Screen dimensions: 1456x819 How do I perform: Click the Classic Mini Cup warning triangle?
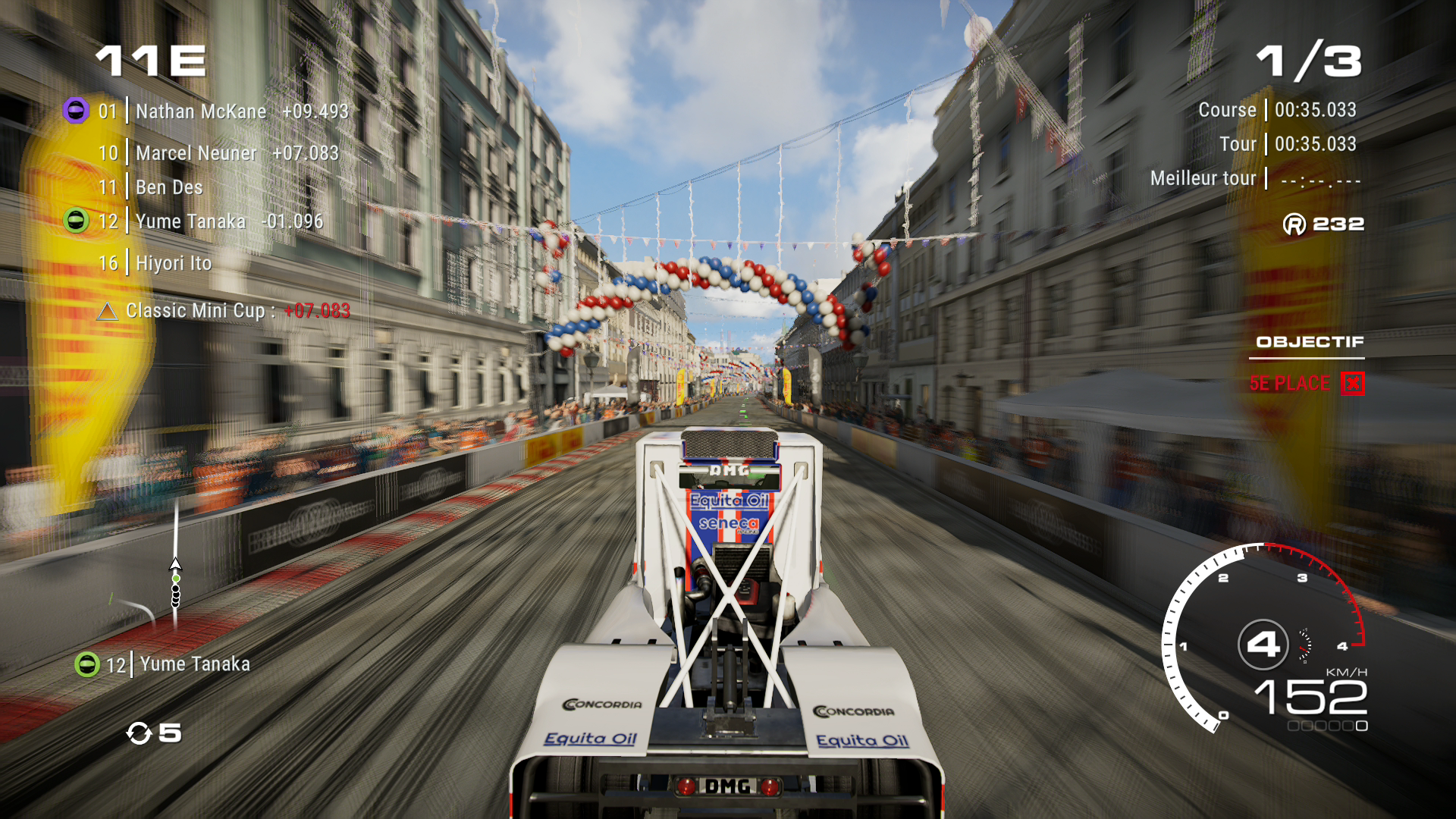point(108,312)
